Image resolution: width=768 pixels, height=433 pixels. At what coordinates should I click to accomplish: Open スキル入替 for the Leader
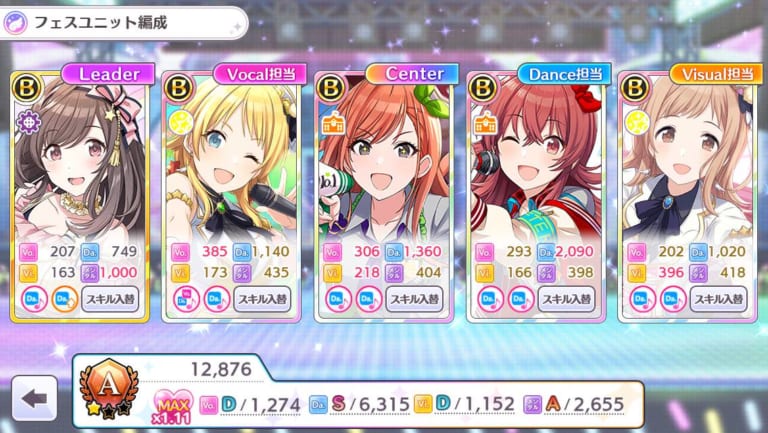pos(110,298)
